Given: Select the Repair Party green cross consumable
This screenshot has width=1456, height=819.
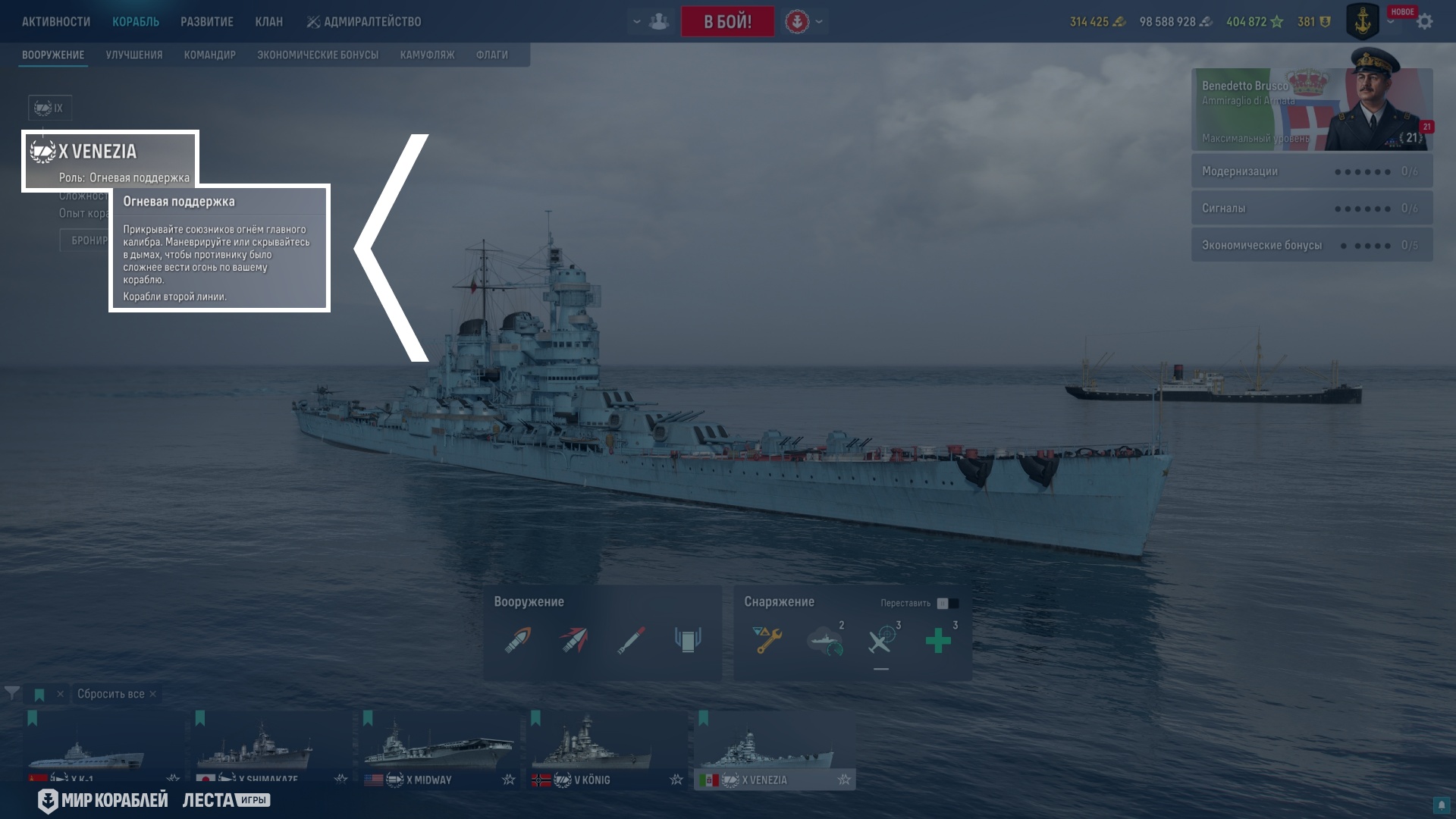Looking at the screenshot, I should coord(938,640).
